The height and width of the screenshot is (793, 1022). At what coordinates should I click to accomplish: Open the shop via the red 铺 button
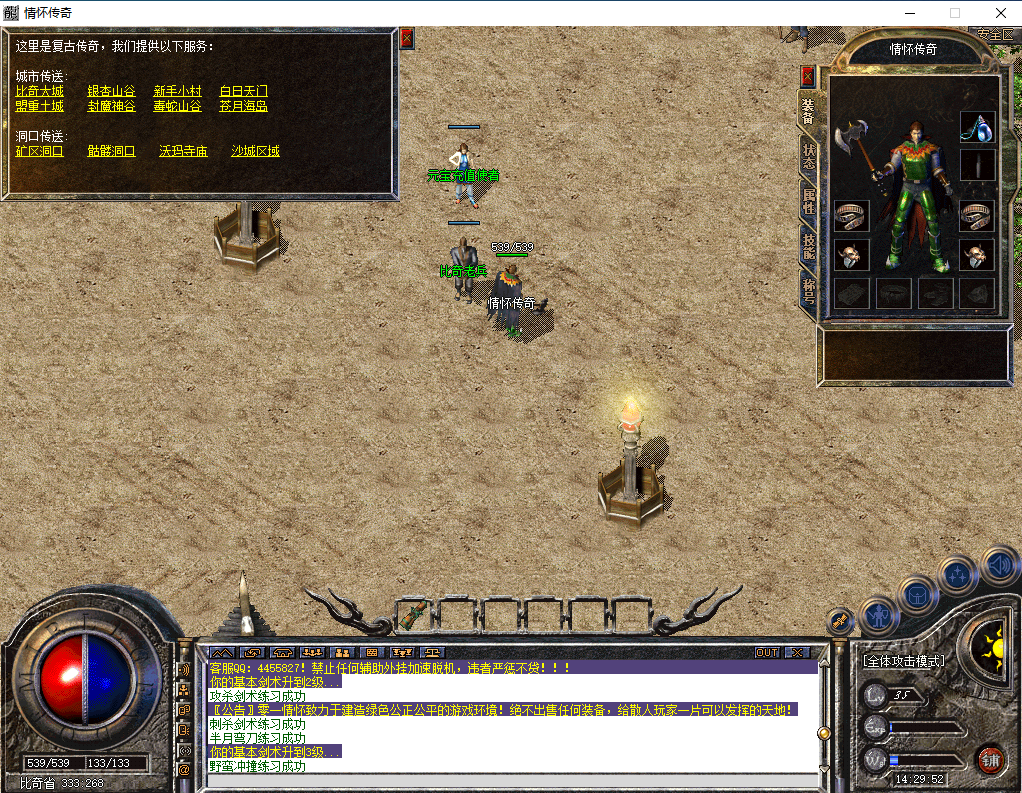990,759
